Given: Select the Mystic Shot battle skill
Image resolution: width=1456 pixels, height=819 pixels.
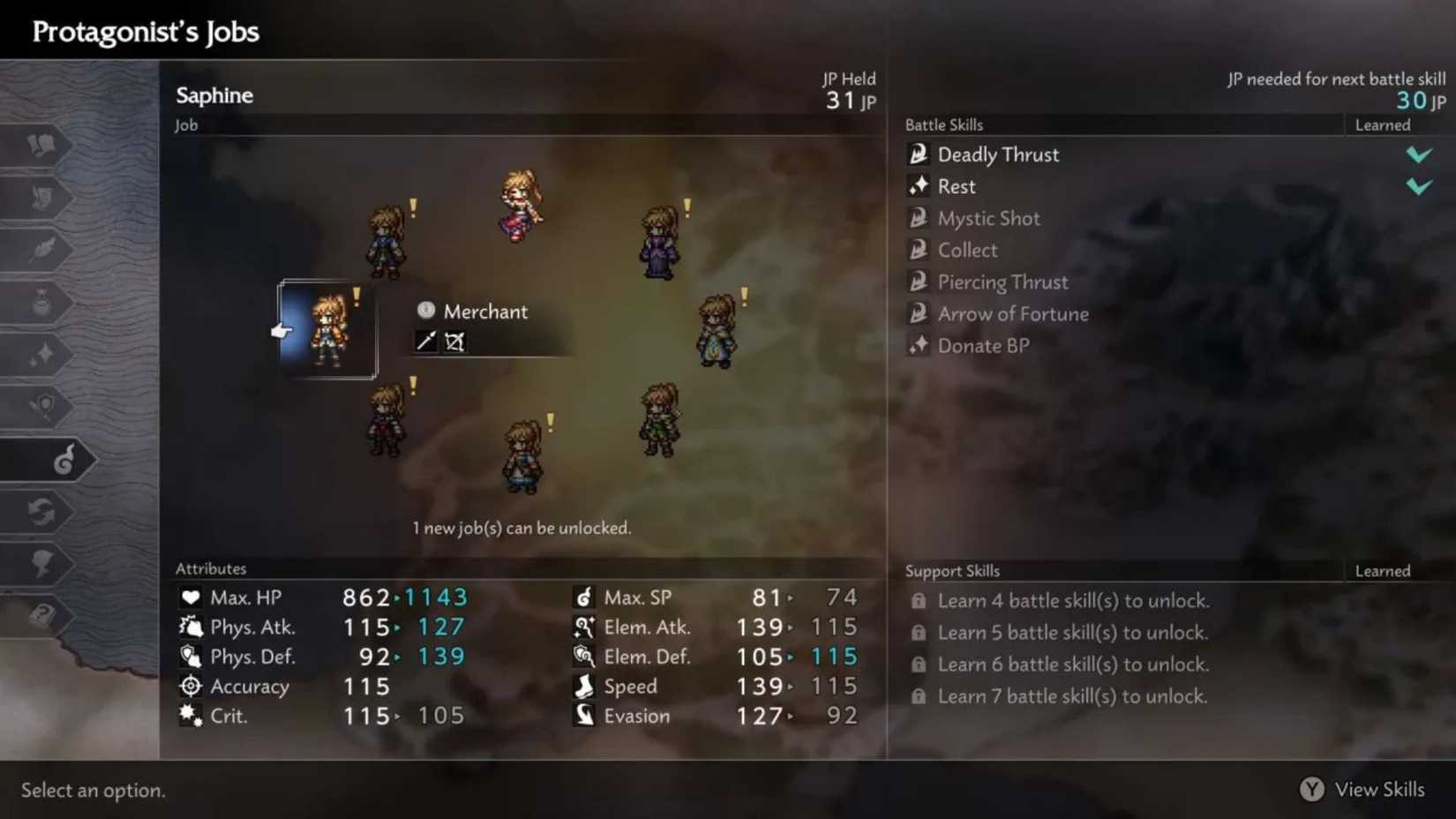Looking at the screenshot, I should coord(988,218).
